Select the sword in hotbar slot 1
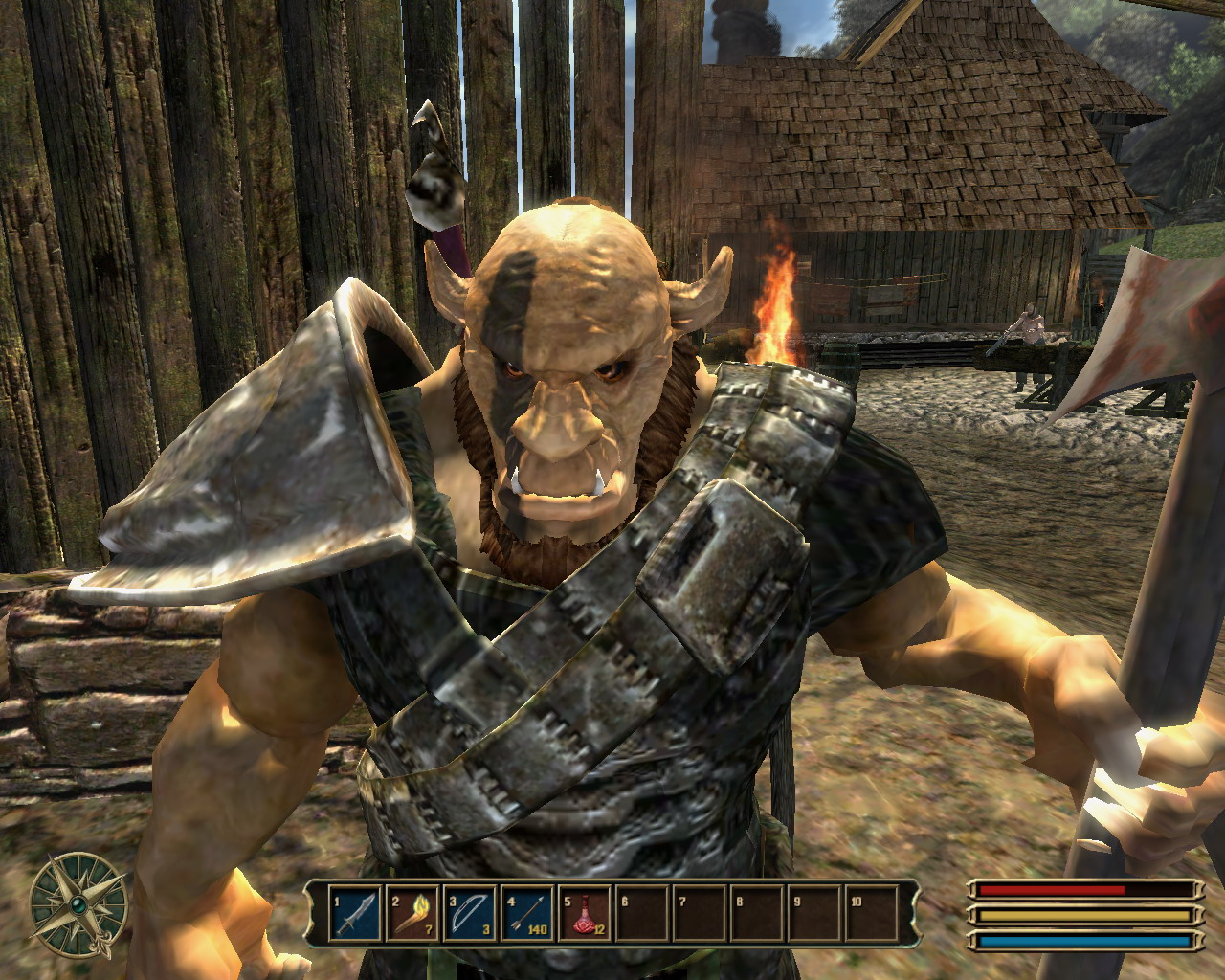 356,913
